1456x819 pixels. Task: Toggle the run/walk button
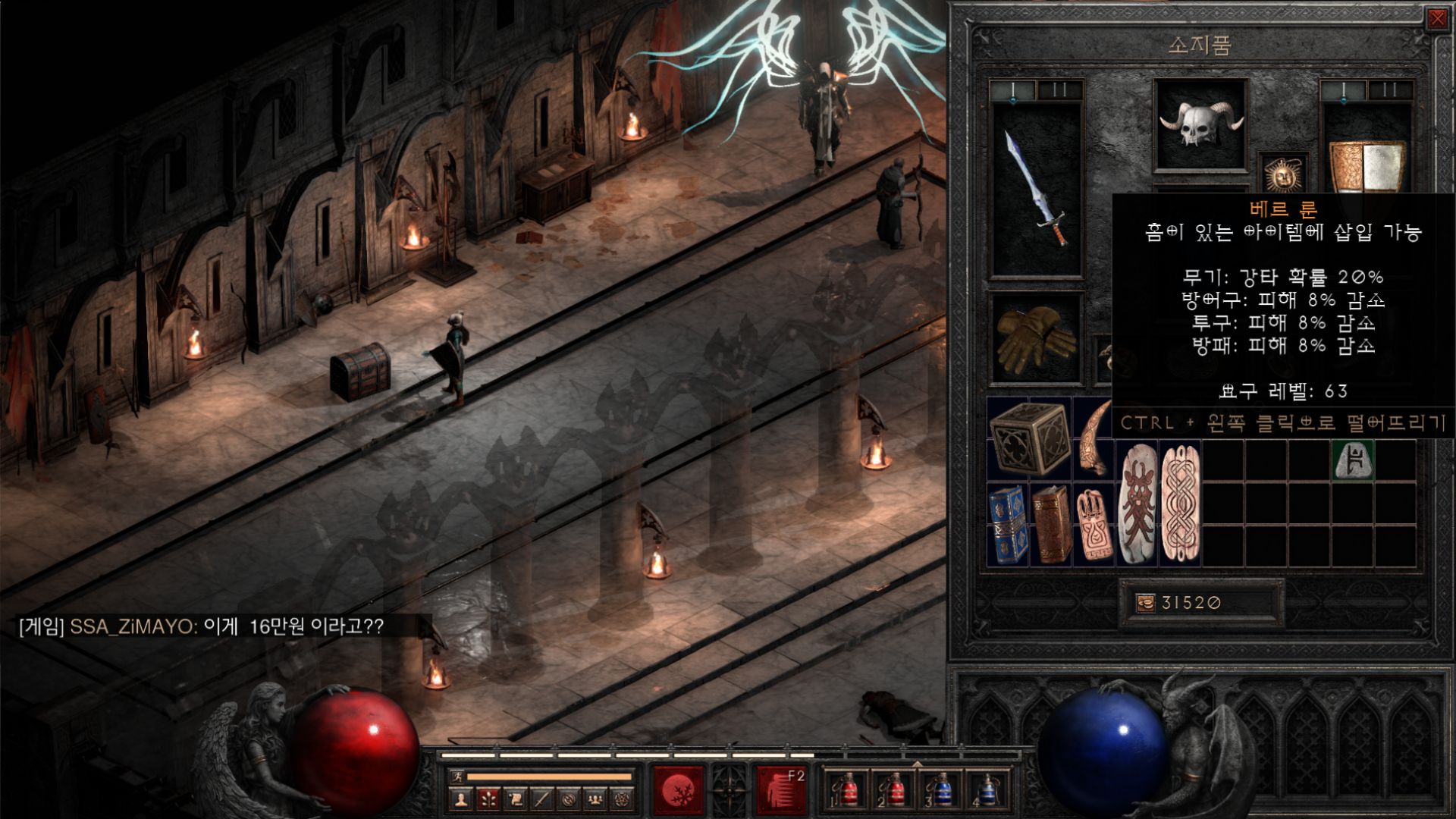(x=456, y=777)
